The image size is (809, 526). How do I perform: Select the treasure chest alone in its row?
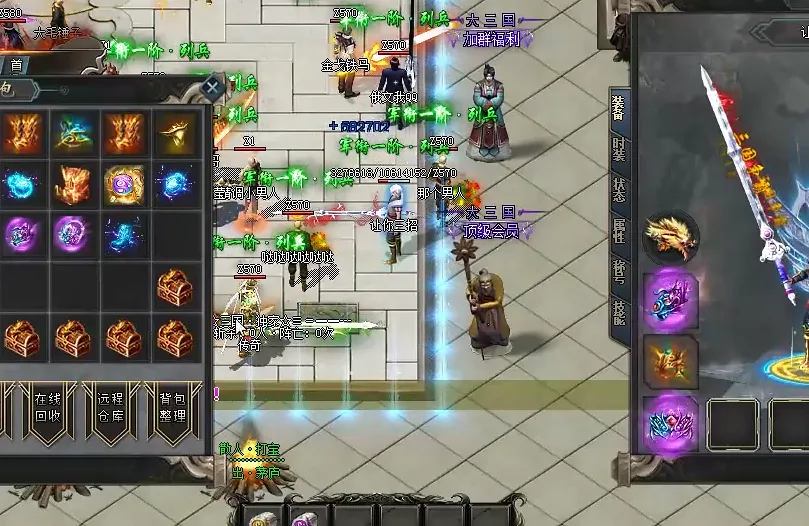(x=174, y=288)
